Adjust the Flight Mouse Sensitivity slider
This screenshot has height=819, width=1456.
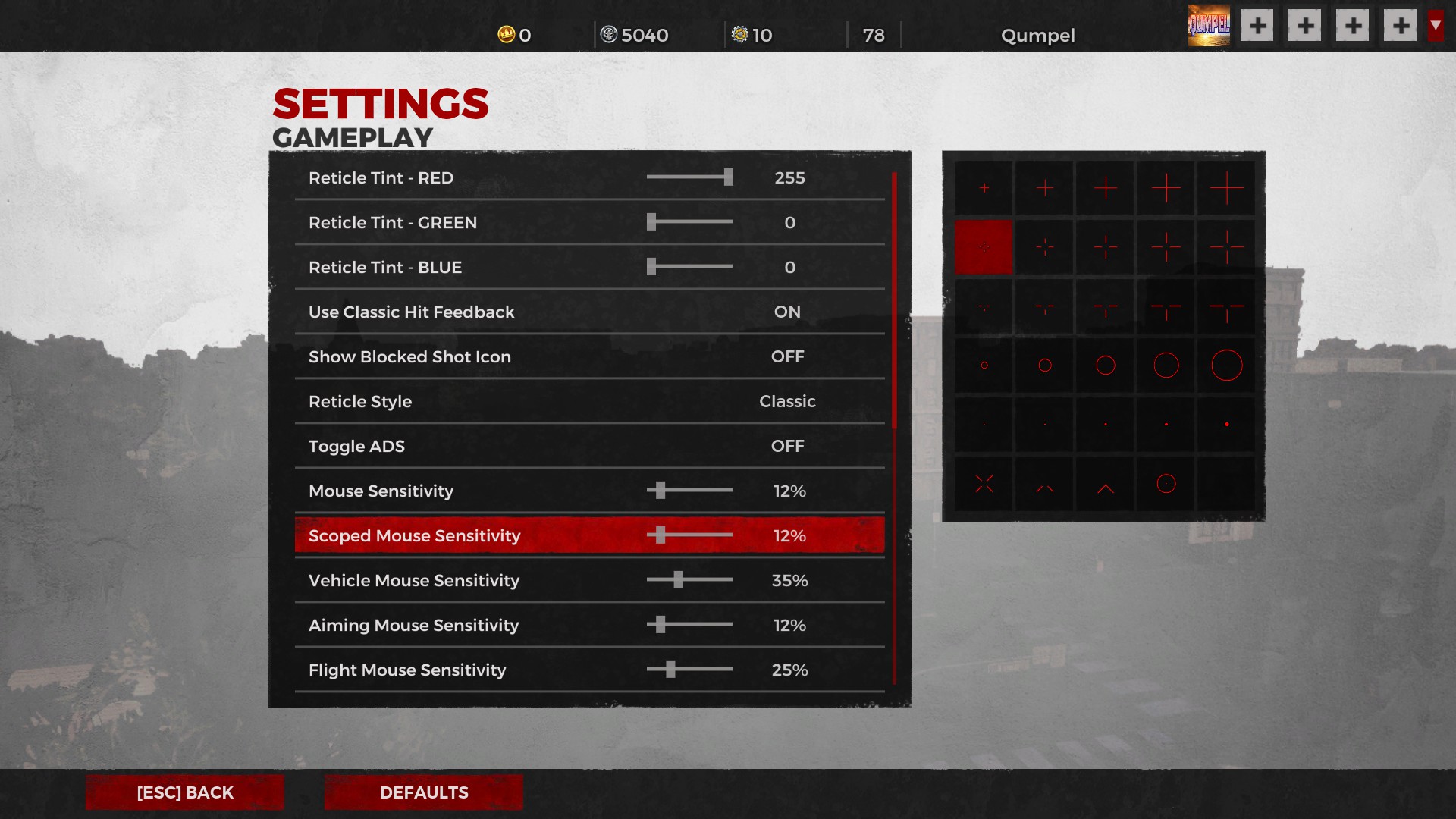click(670, 670)
